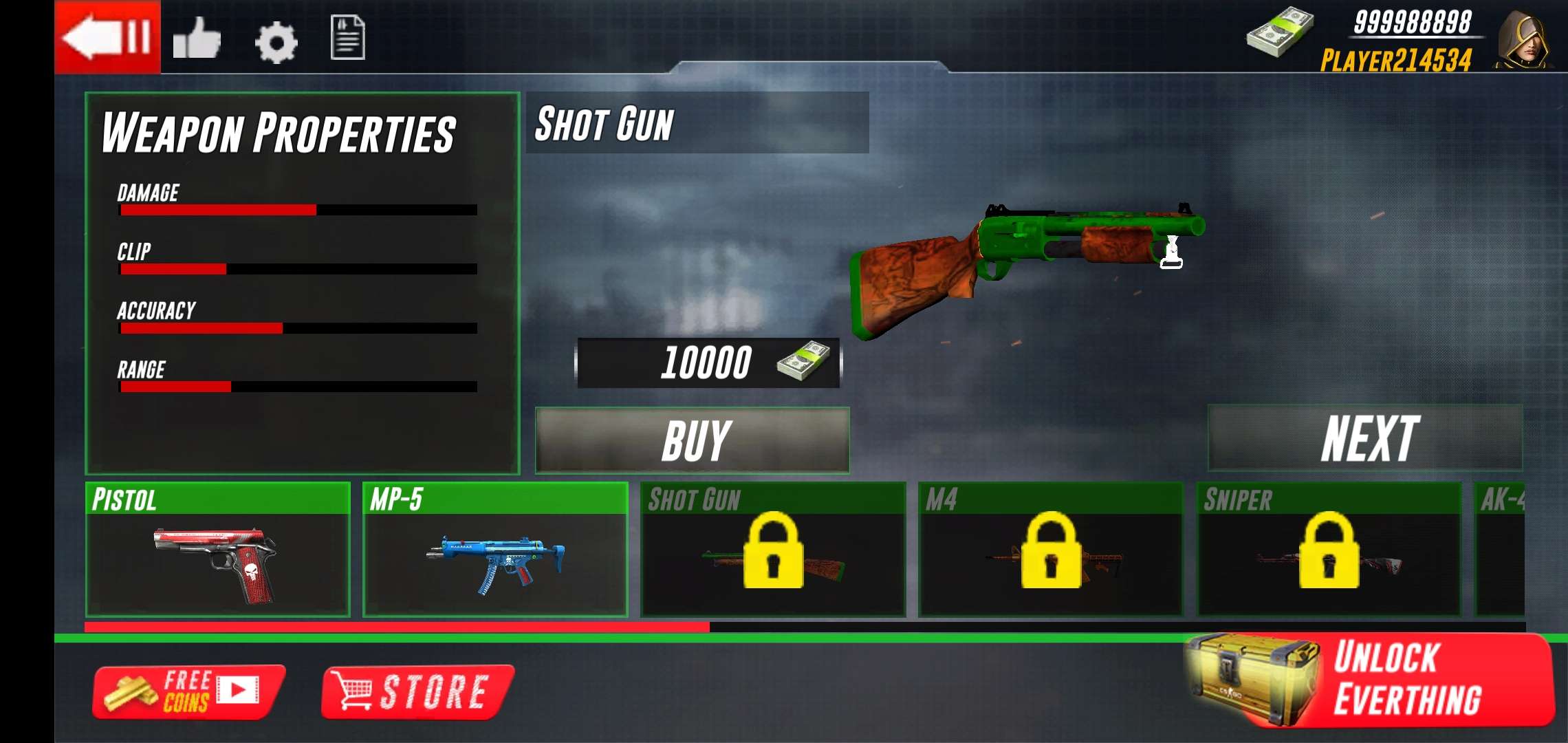The image size is (1568, 743).
Task: Select the partially visible AK-47 tile
Action: [x=1501, y=550]
